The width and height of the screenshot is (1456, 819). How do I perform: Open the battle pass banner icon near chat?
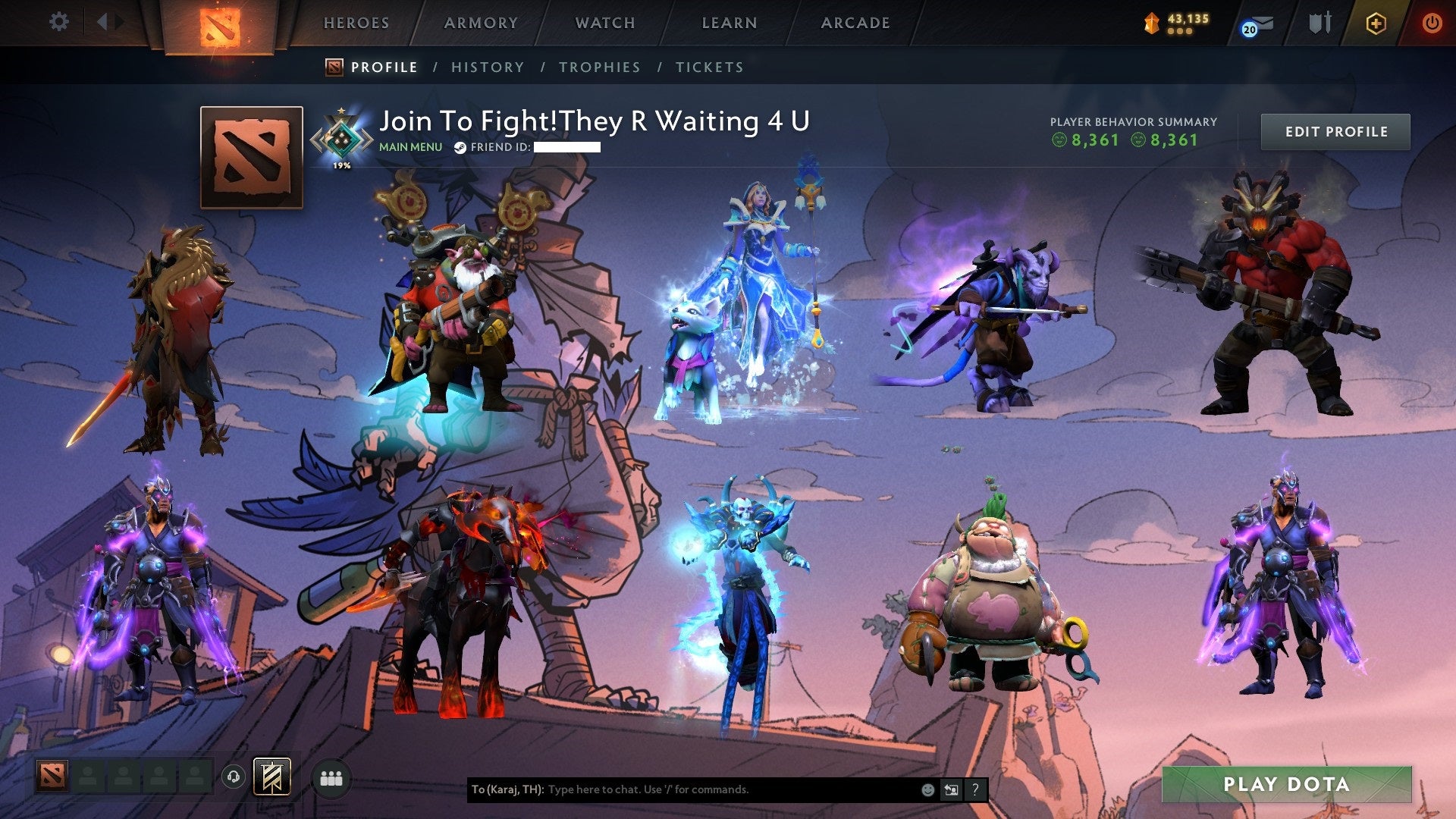pos(273,776)
